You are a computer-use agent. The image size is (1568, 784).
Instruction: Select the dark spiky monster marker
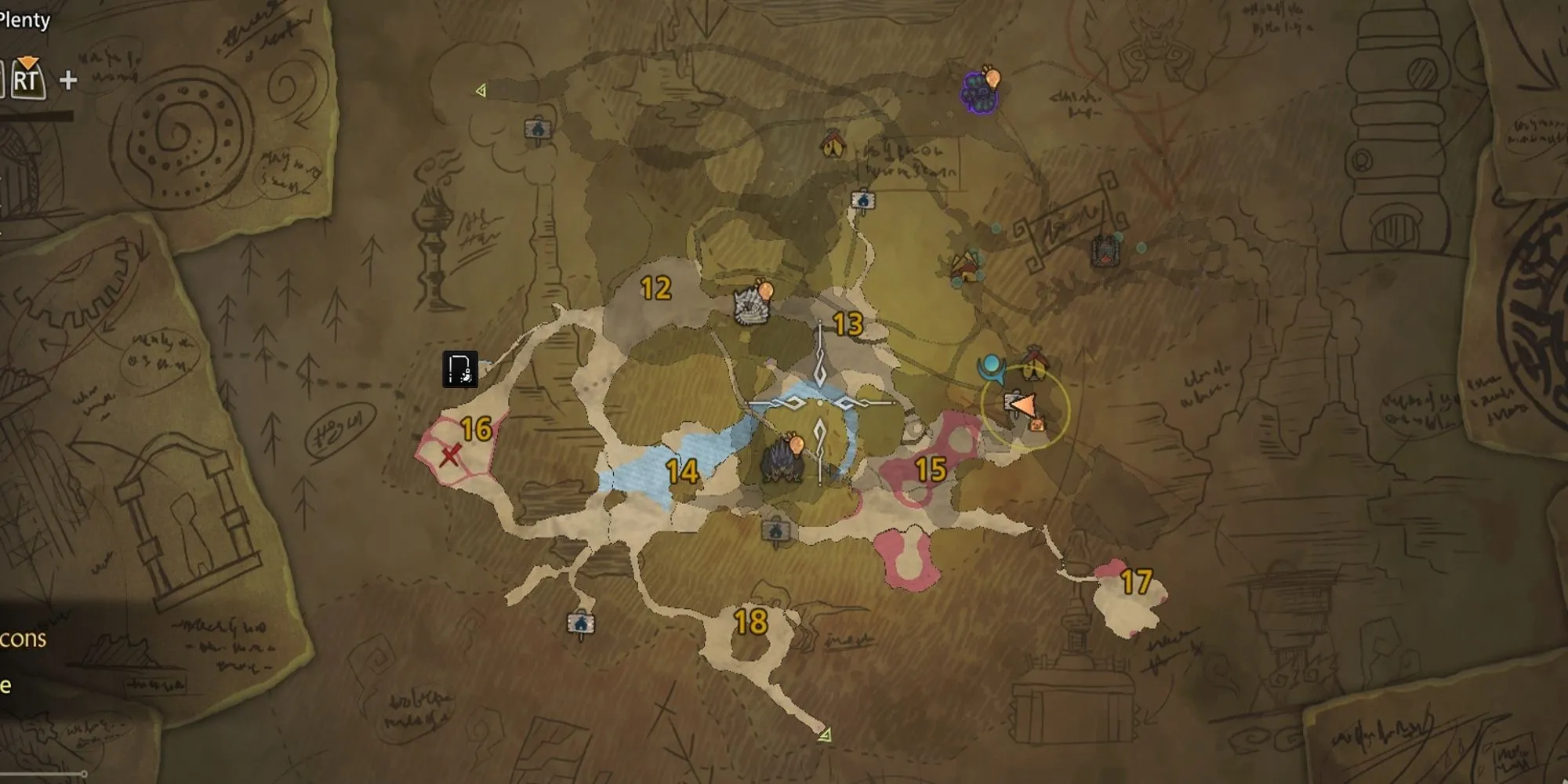(x=782, y=462)
